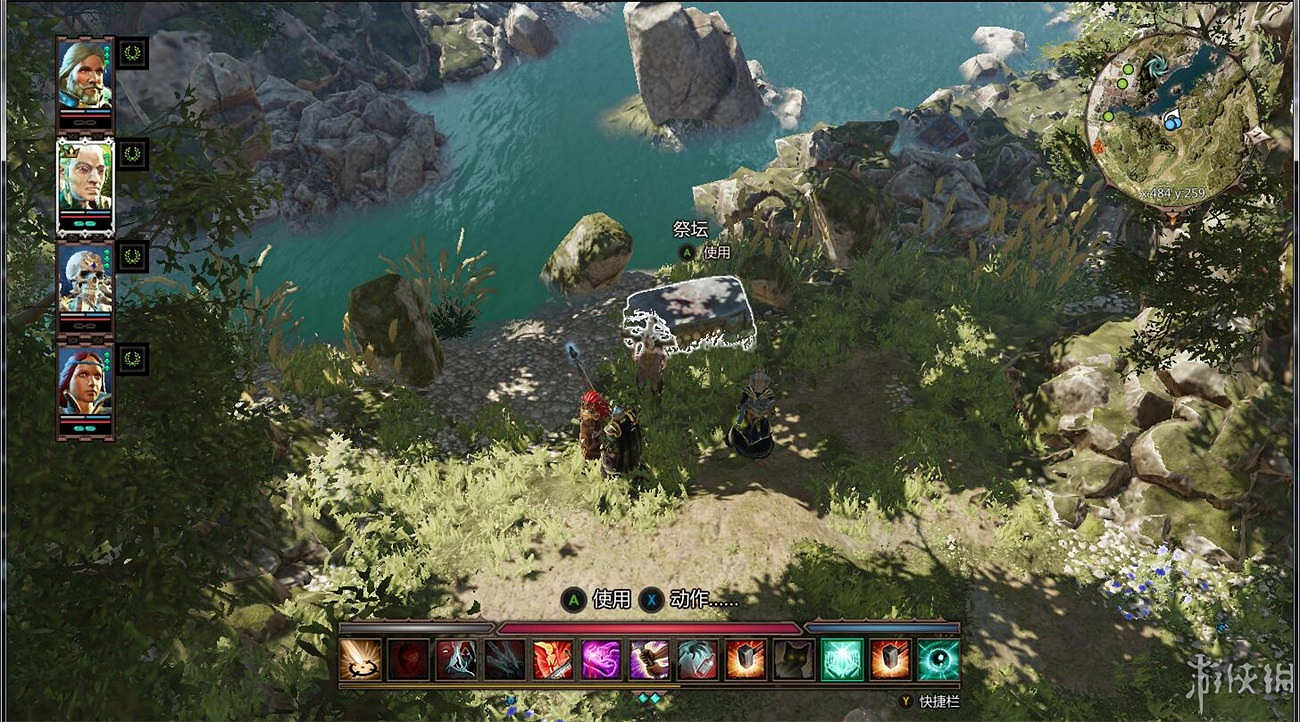Viewport: 1300px width, 722px height.
Task: Use the grey winged skill slot
Action: [697, 660]
